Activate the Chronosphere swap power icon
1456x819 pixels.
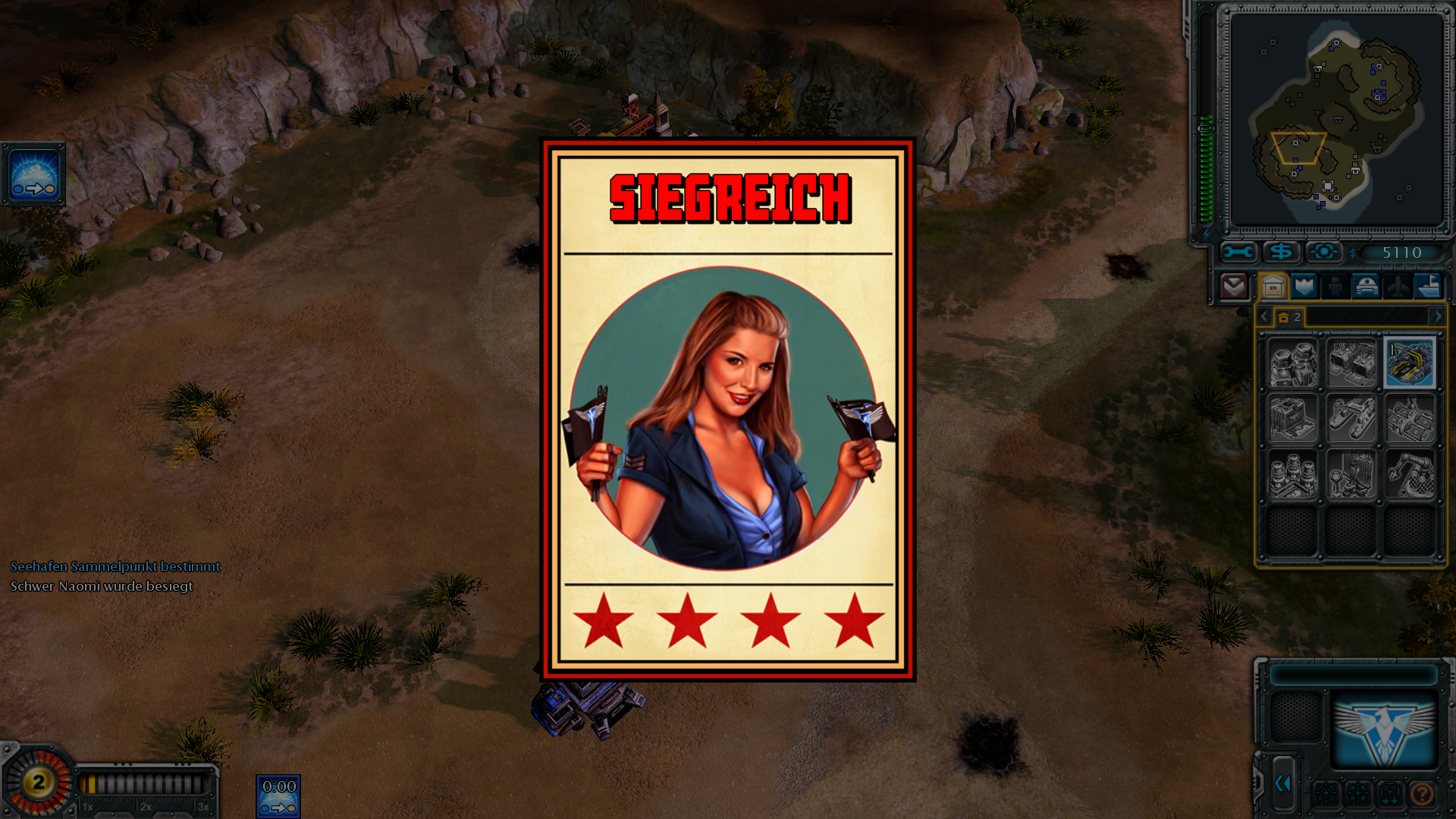pyautogui.click(x=34, y=174)
